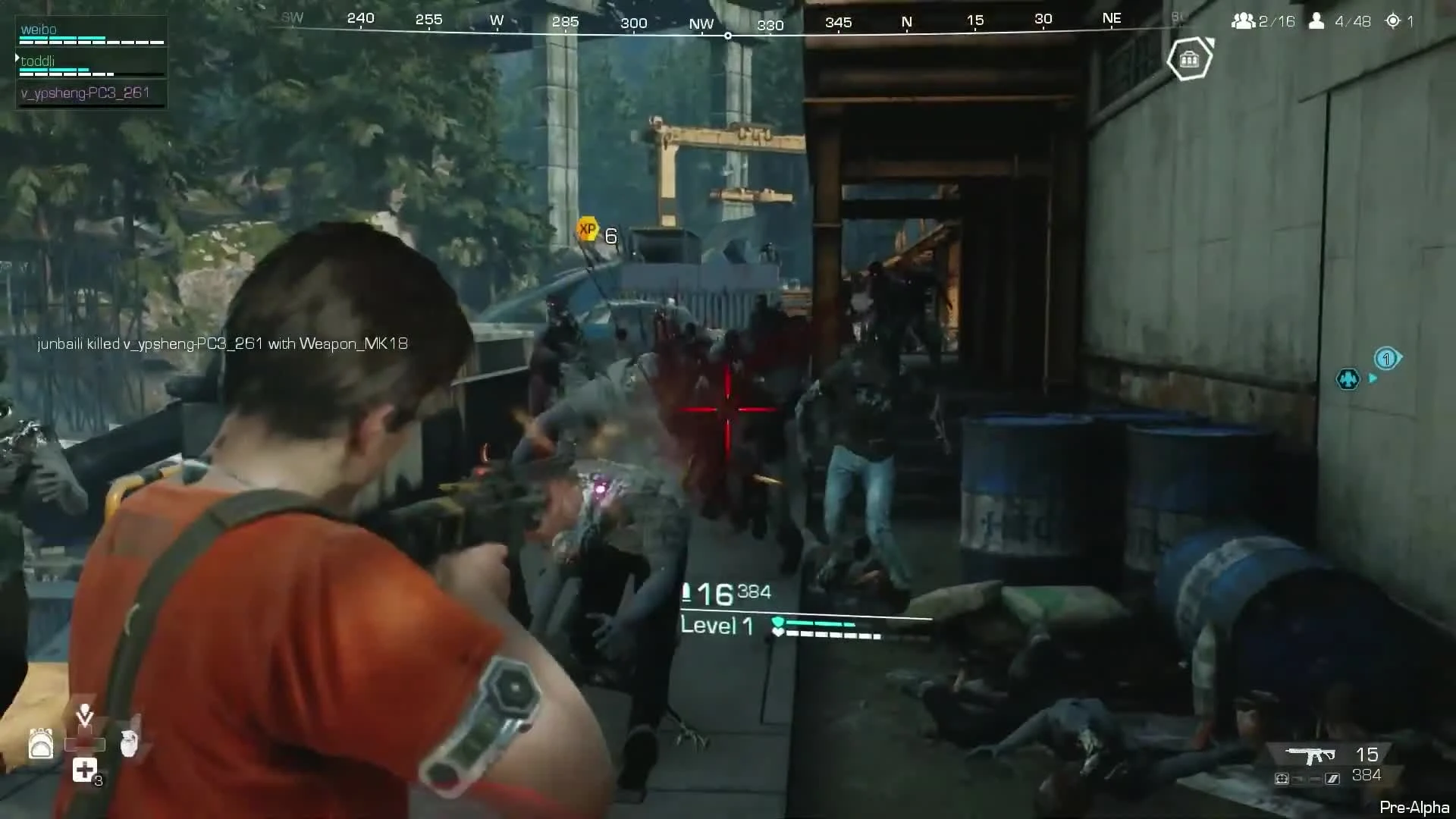Select the grenade icon
The image size is (1456, 819).
coord(129,745)
